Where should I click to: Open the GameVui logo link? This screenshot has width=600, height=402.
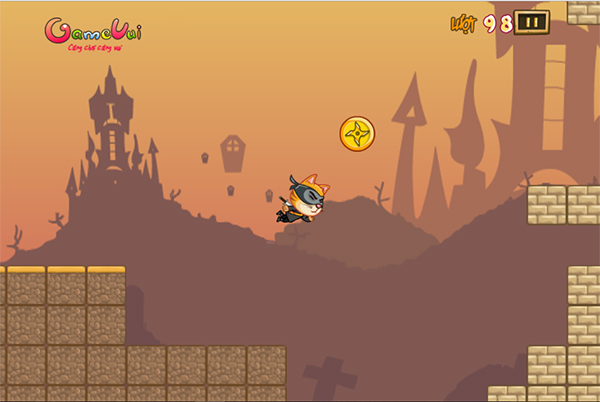coord(93,32)
